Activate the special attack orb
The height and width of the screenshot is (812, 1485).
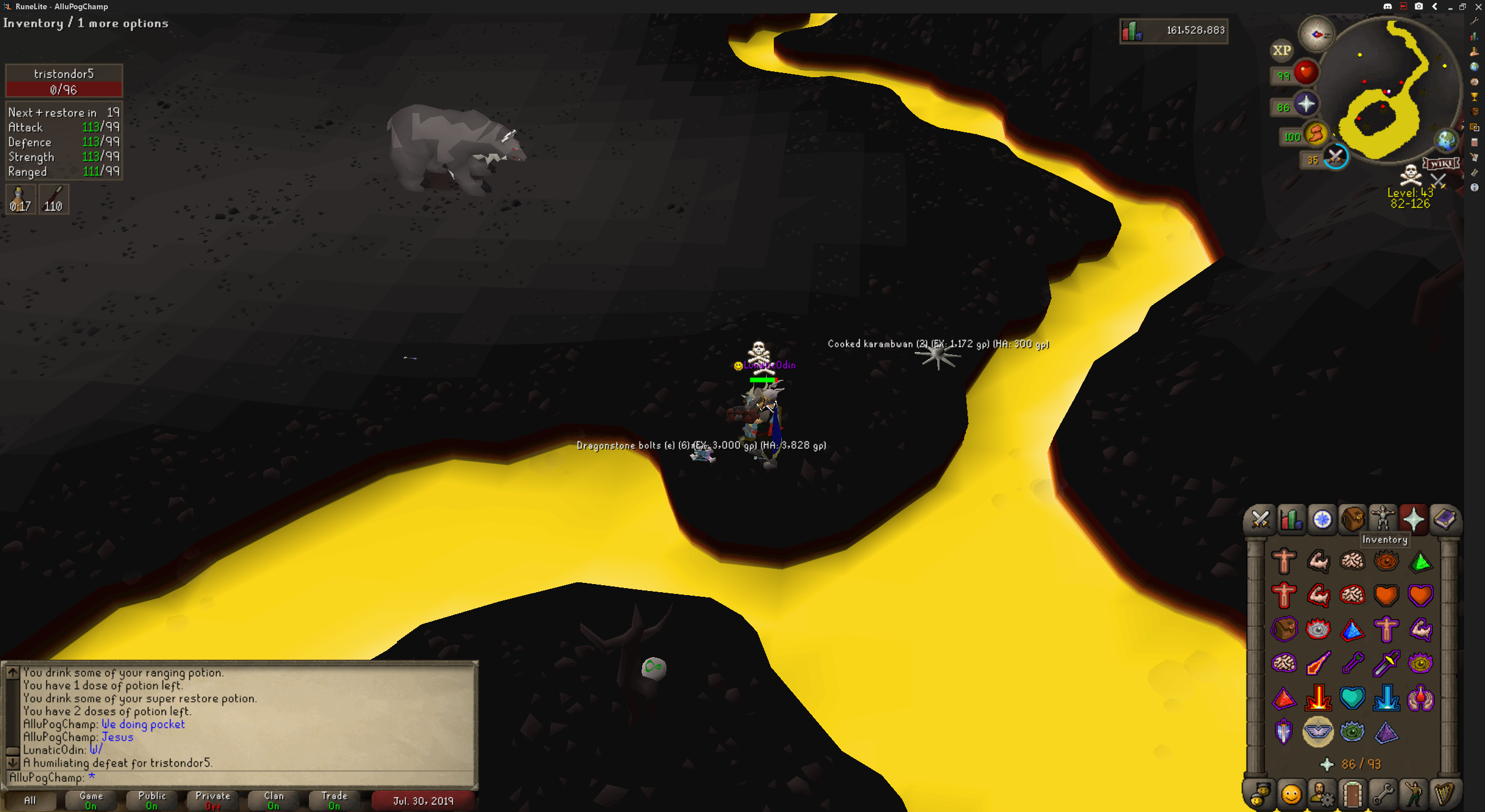tap(1335, 157)
